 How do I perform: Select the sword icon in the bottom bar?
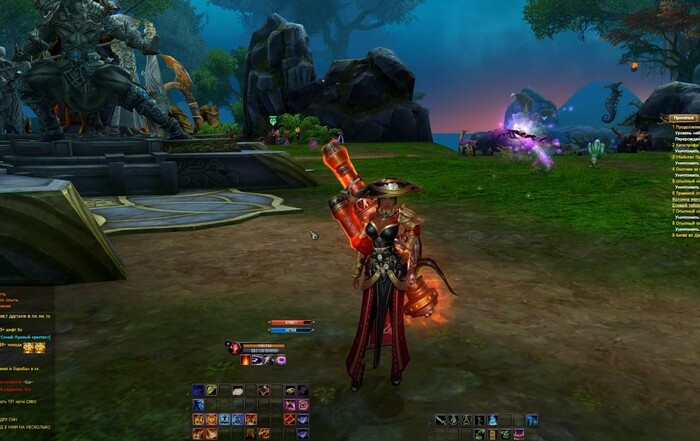[441, 420]
